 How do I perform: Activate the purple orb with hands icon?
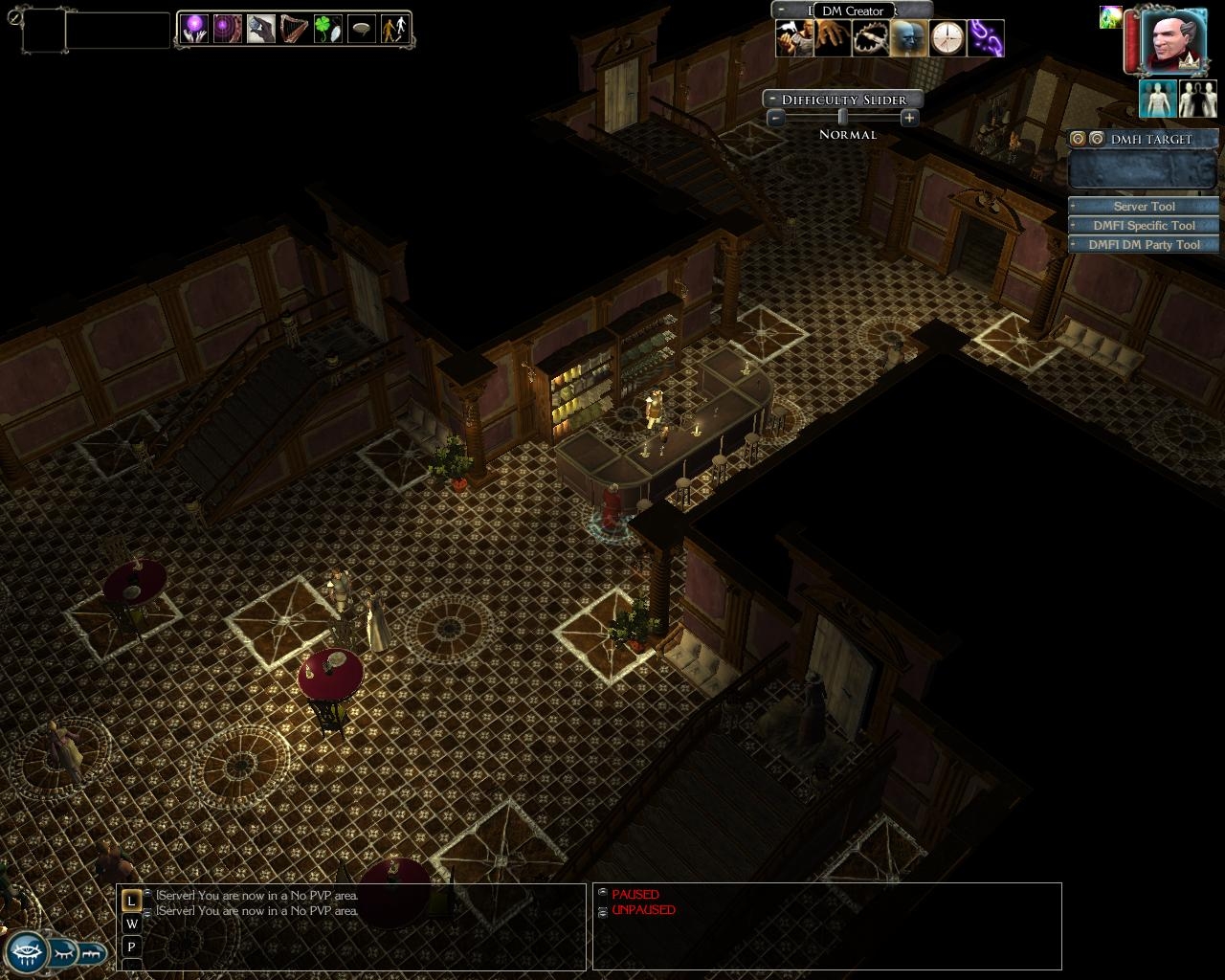[195, 29]
